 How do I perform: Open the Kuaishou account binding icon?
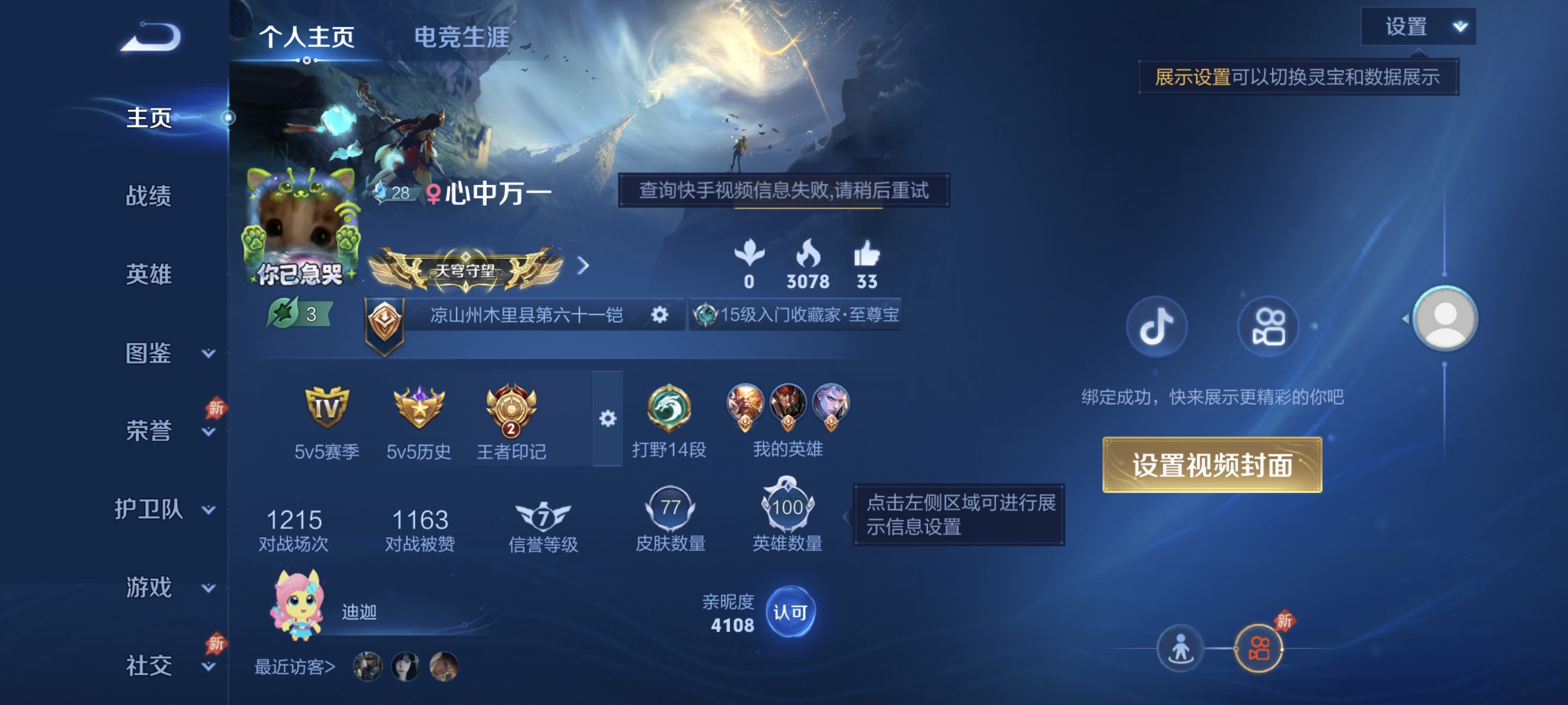1268,327
